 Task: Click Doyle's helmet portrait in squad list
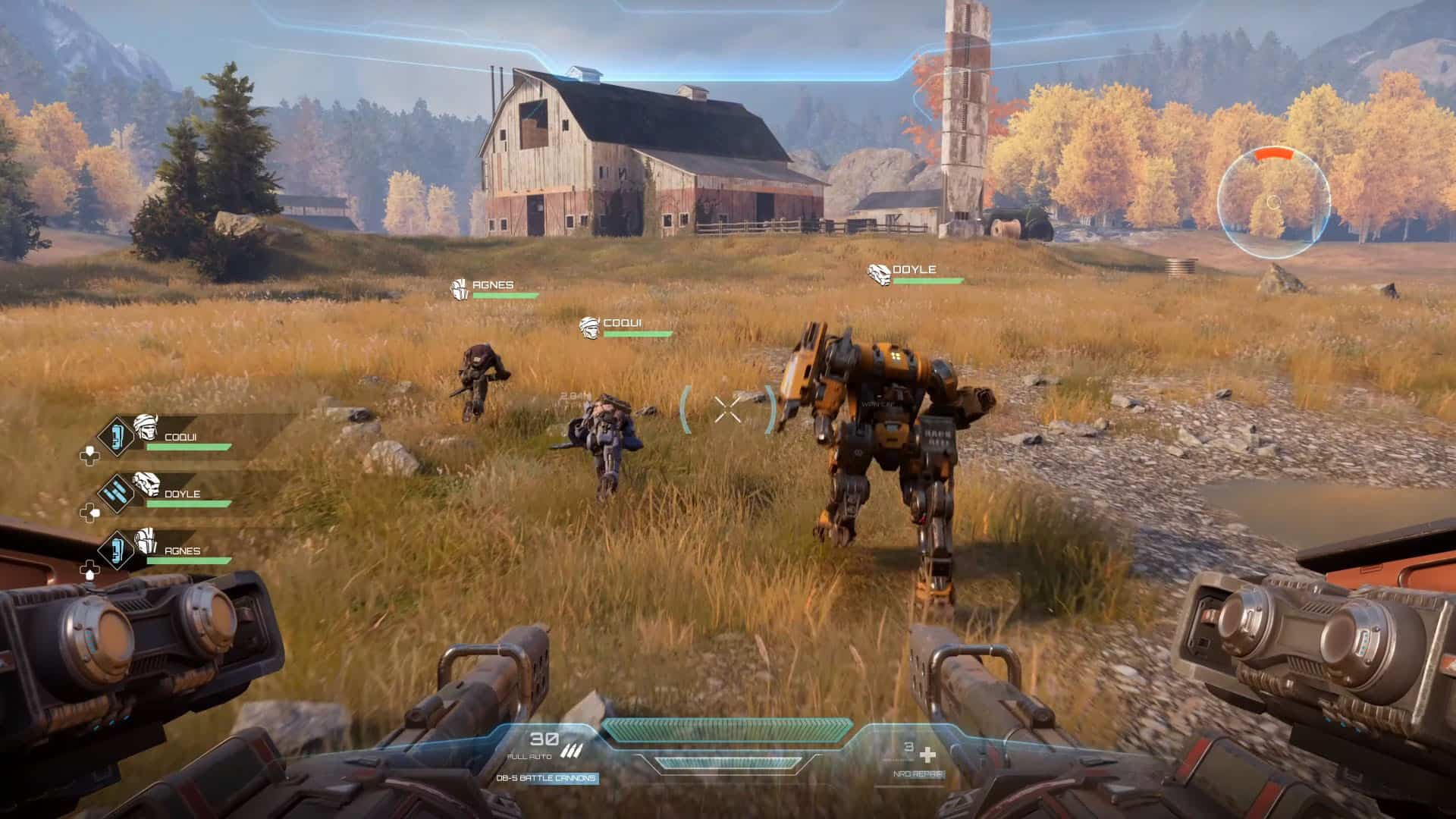(x=145, y=484)
